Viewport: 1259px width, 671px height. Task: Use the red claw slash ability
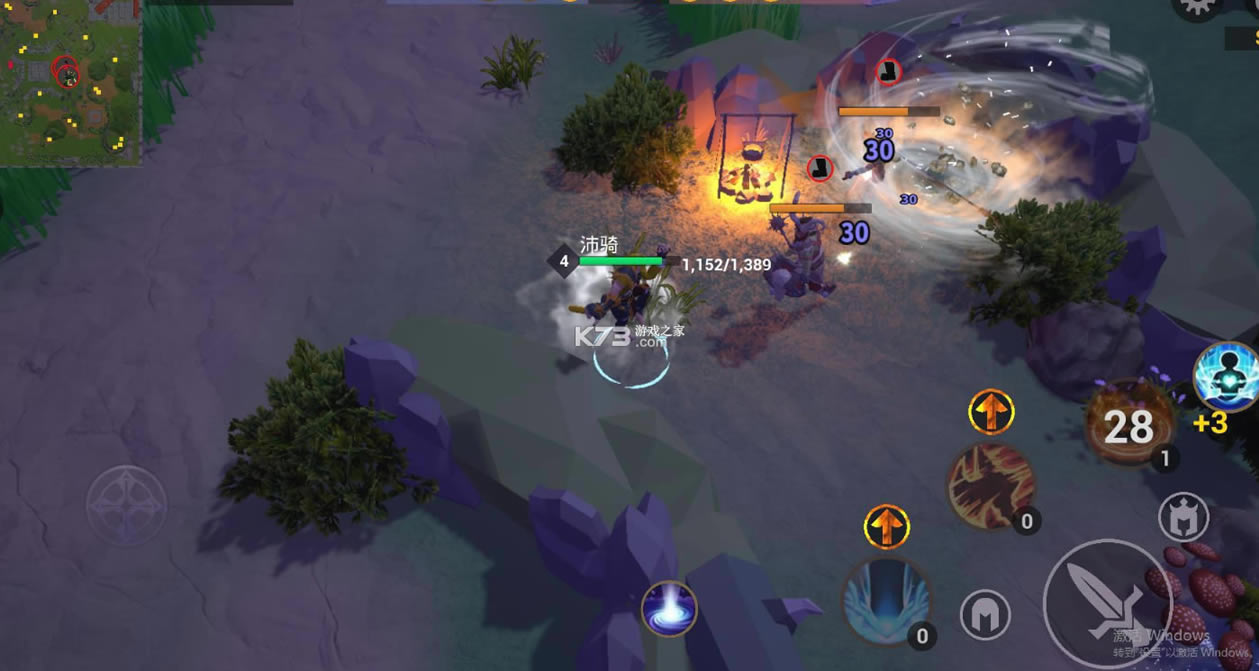pos(990,487)
